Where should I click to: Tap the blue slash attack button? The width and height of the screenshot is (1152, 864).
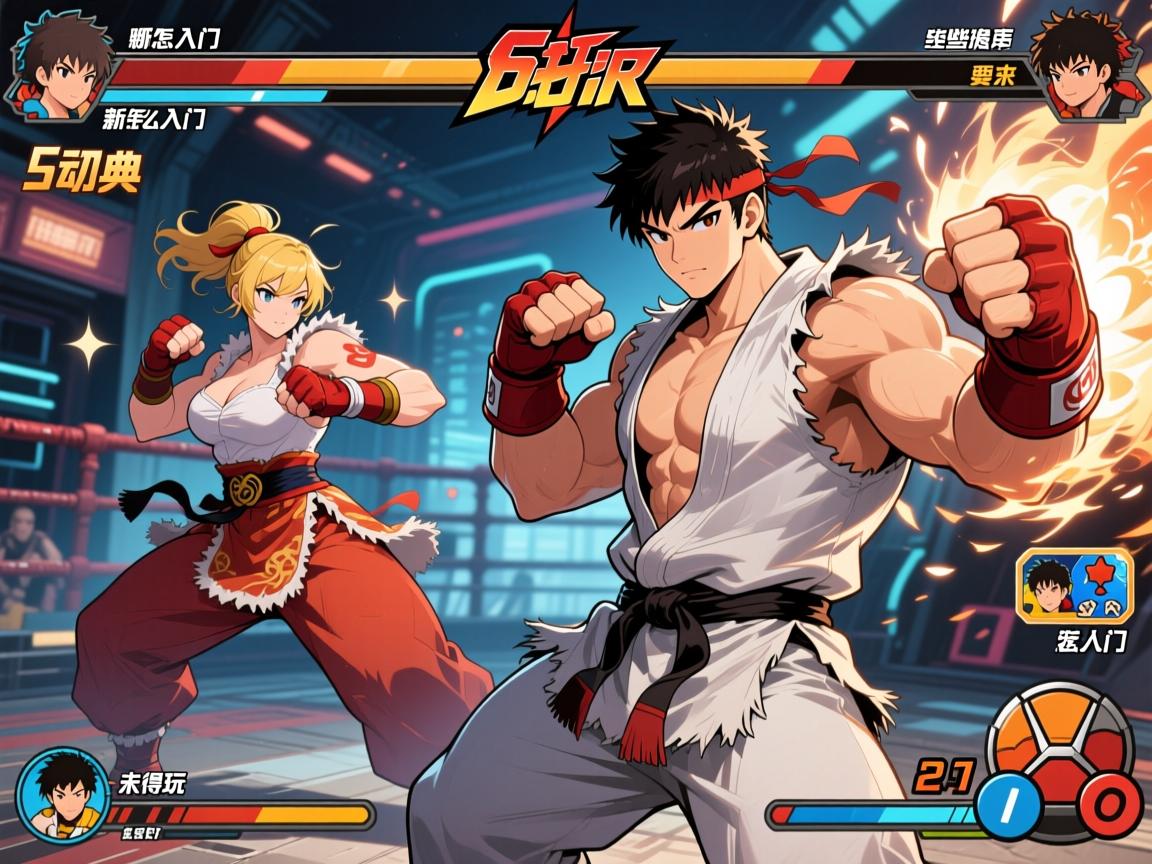tap(1009, 803)
